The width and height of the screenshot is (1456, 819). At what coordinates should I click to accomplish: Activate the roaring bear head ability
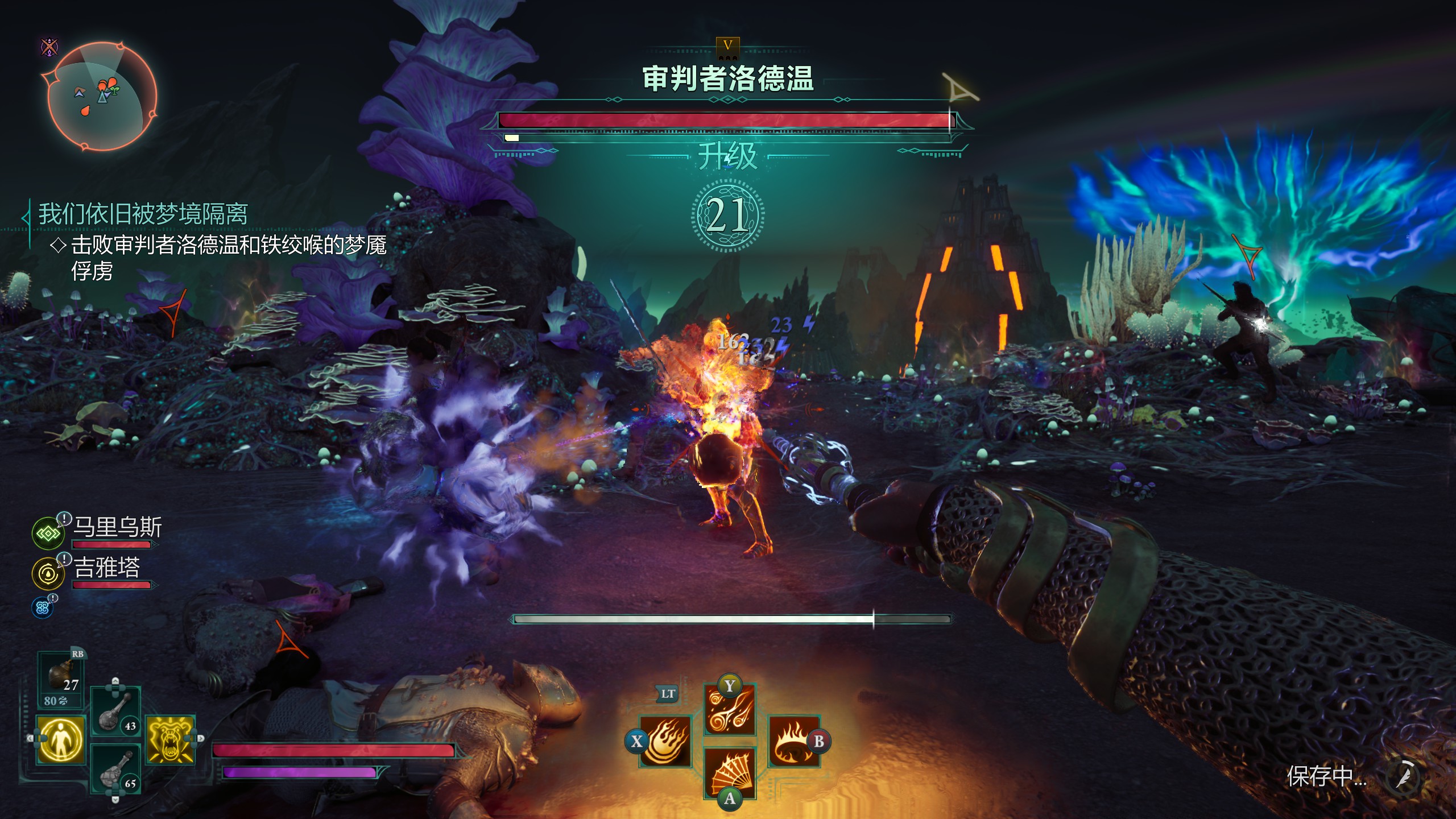[170, 739]
